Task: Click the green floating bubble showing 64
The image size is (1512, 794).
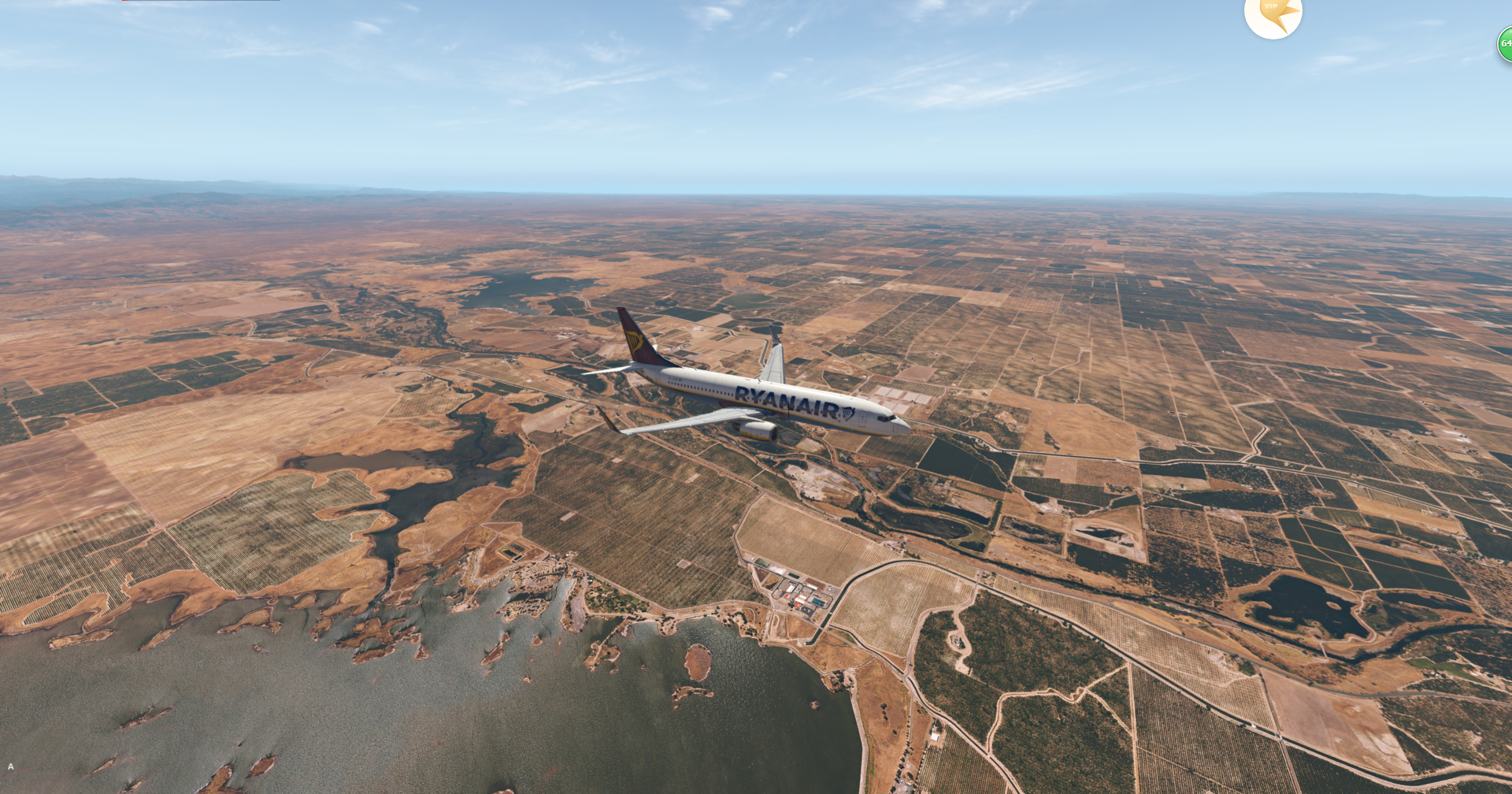Action: tap(1505, 44)
